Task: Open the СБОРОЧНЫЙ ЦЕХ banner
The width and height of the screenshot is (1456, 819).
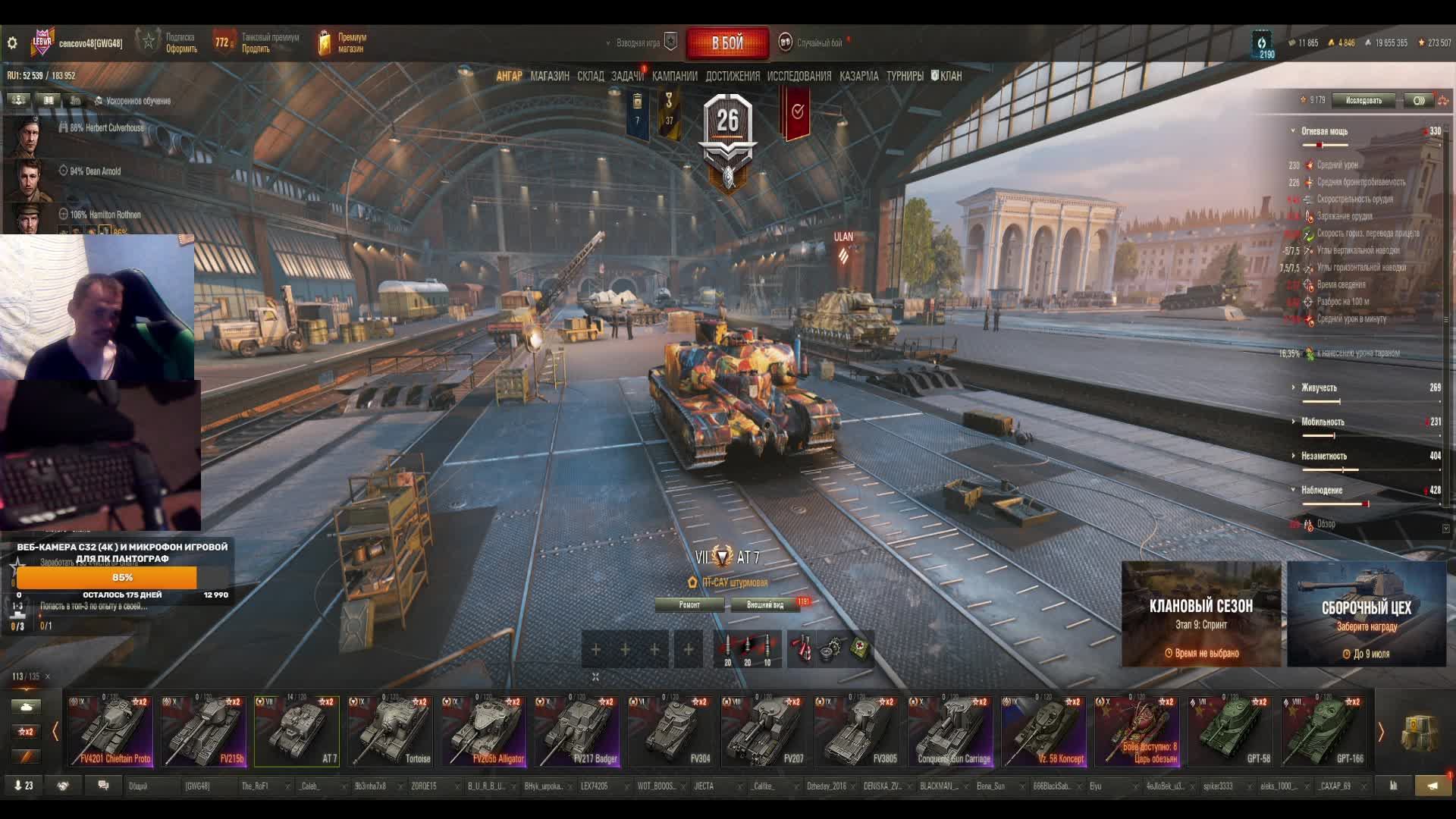Action: click(1367, 614)
